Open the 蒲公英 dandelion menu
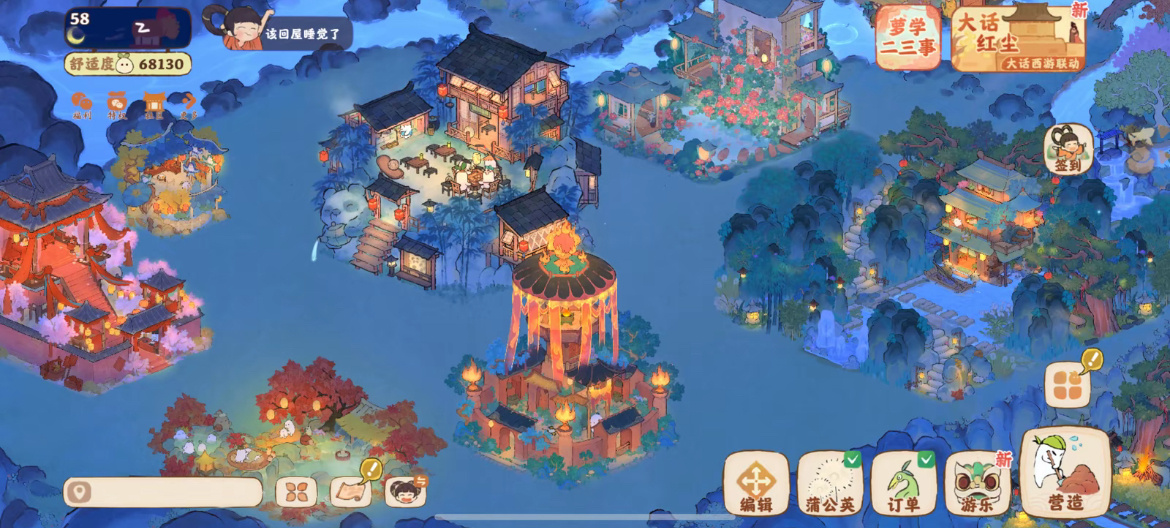This screenshot has width=1170, height=528. 830,484
